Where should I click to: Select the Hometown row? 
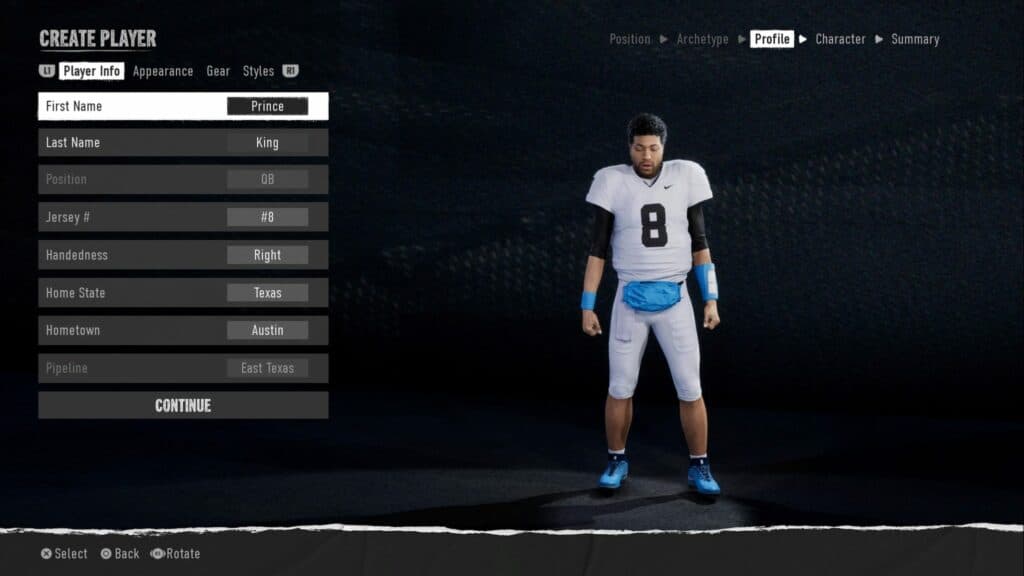pos(183,330)
